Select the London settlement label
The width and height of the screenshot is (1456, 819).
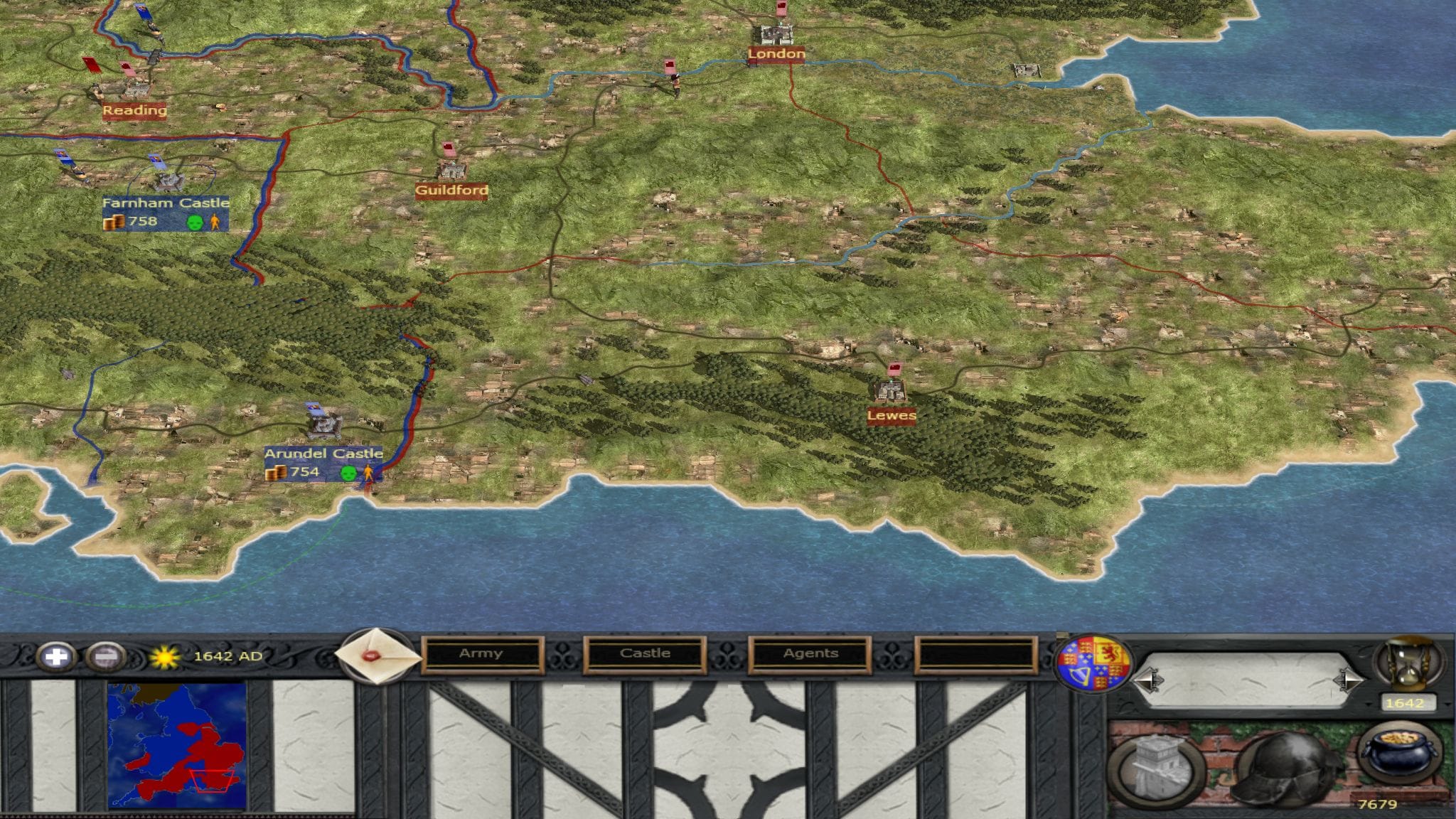(776, 54)
